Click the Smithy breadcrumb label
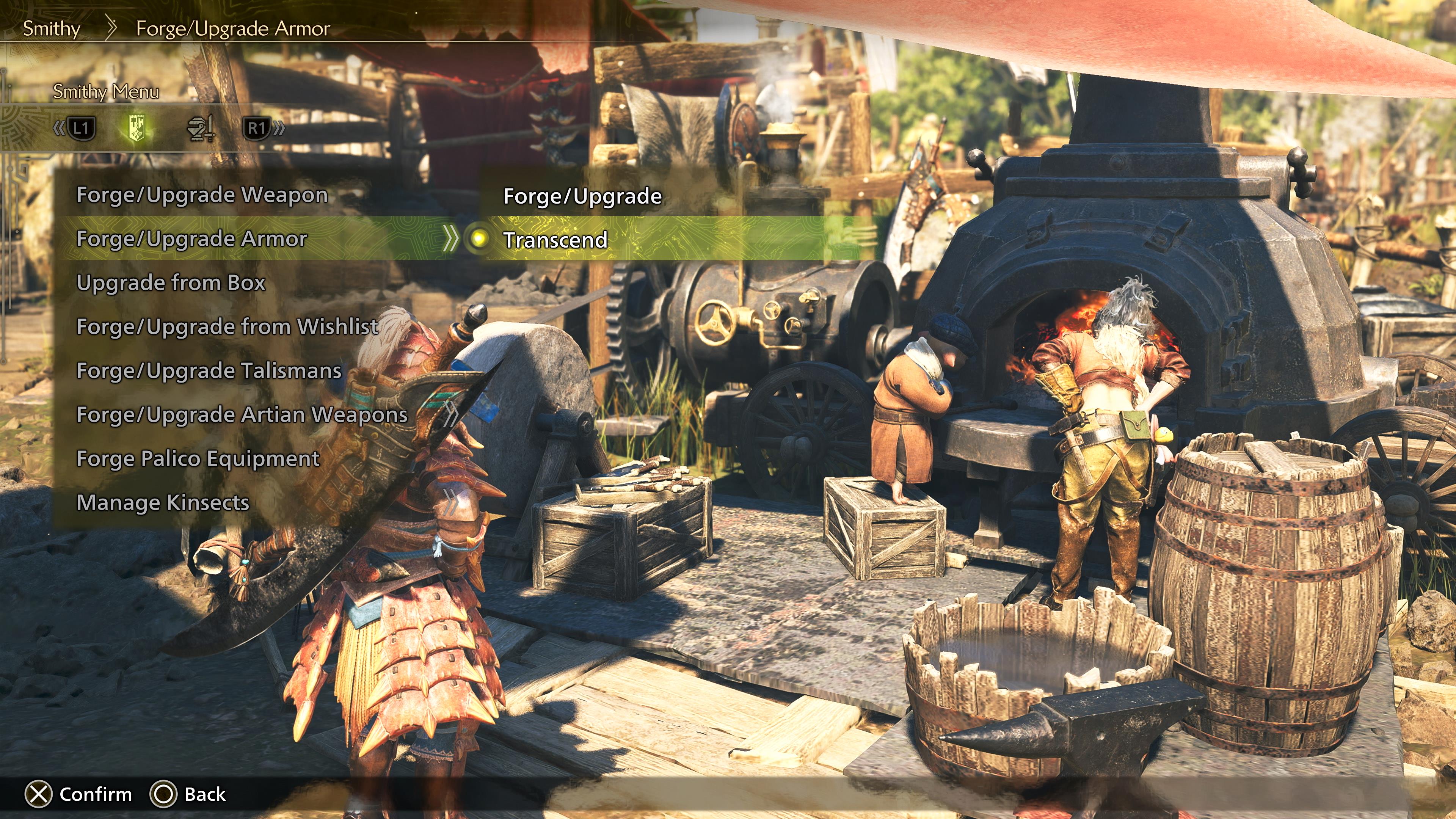 [51, 28]
